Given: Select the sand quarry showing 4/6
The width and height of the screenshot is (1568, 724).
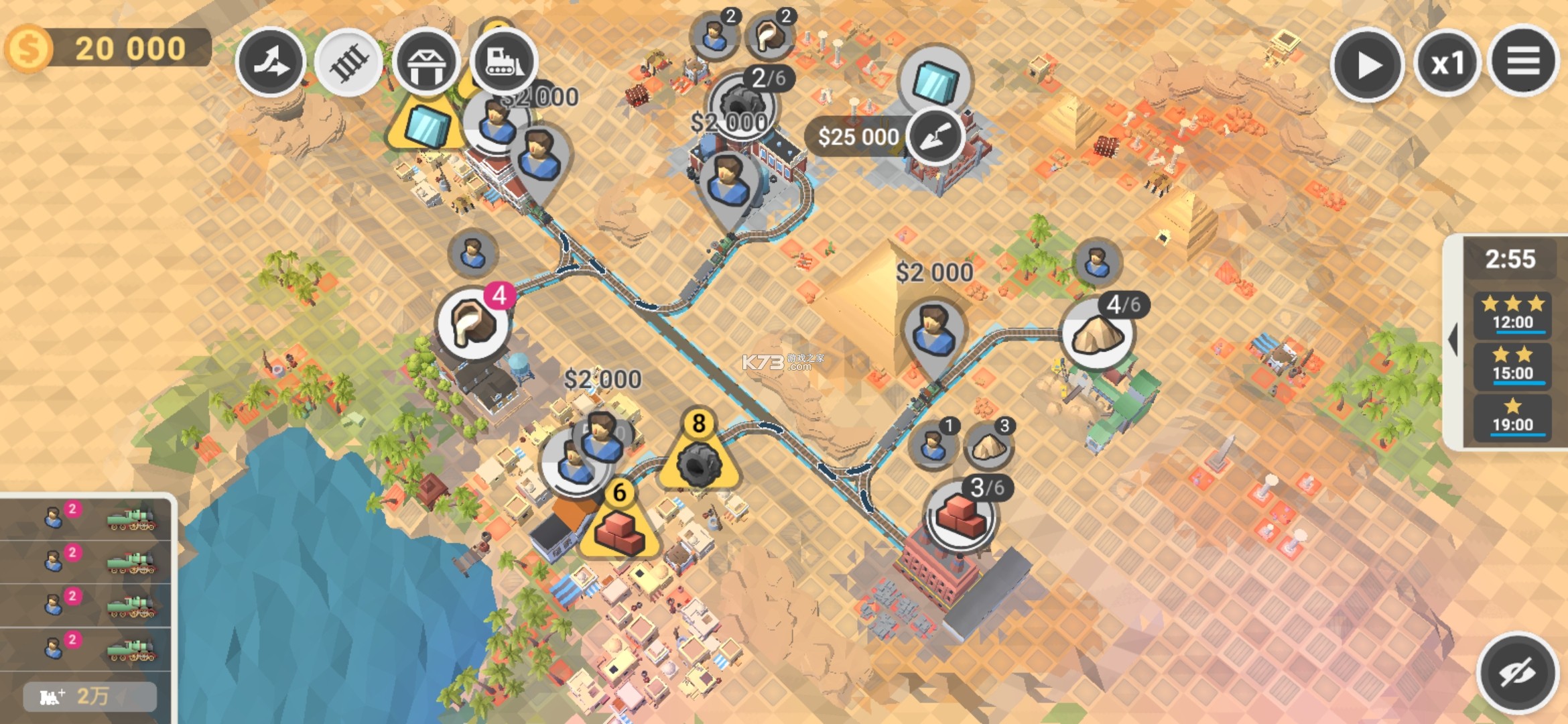Looking at the screenshot, I should point(1097,335).
